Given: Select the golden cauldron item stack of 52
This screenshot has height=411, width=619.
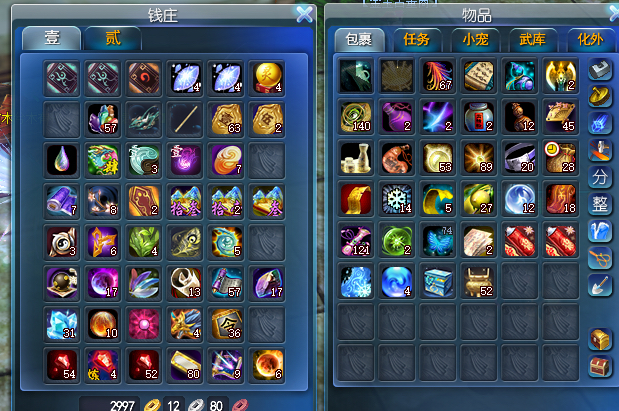Looking at the screenshot, I should pyautogui.click(x=480, y=283).
